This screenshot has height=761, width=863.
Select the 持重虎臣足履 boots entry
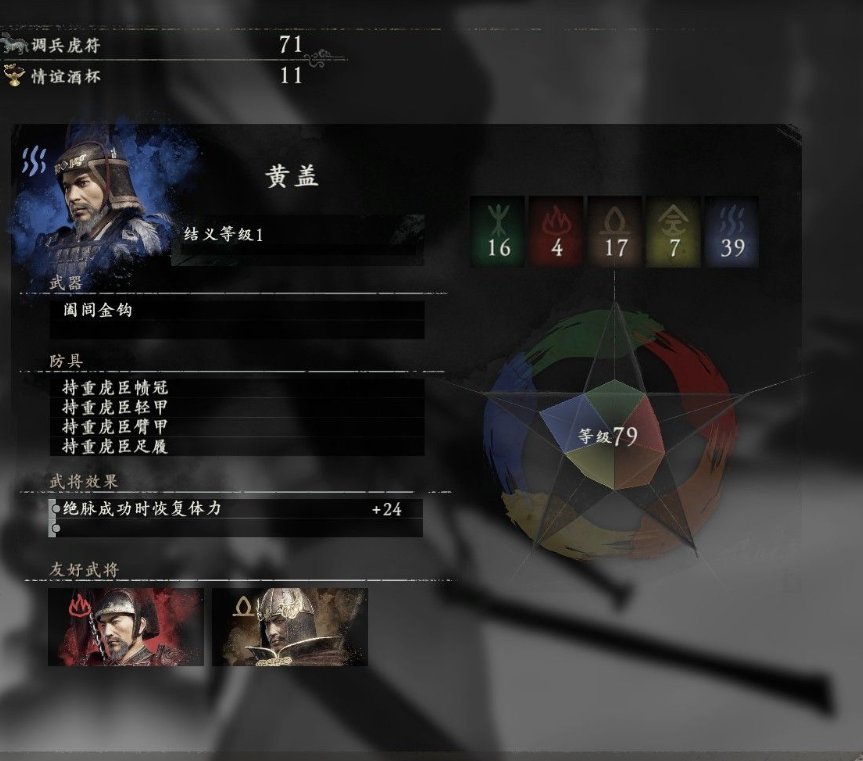pos(238,446)
